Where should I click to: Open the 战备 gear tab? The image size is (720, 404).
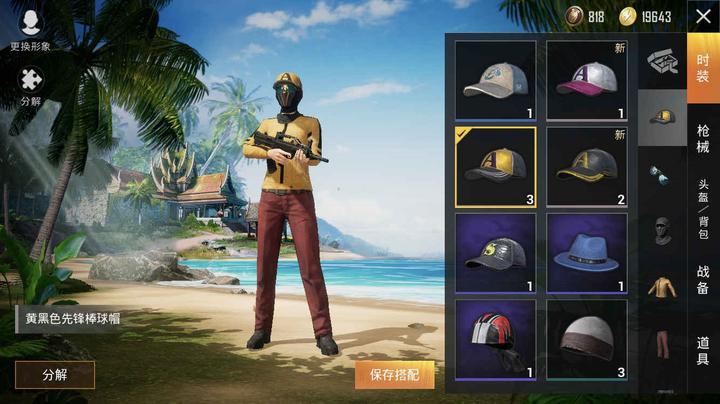[702, 279]
